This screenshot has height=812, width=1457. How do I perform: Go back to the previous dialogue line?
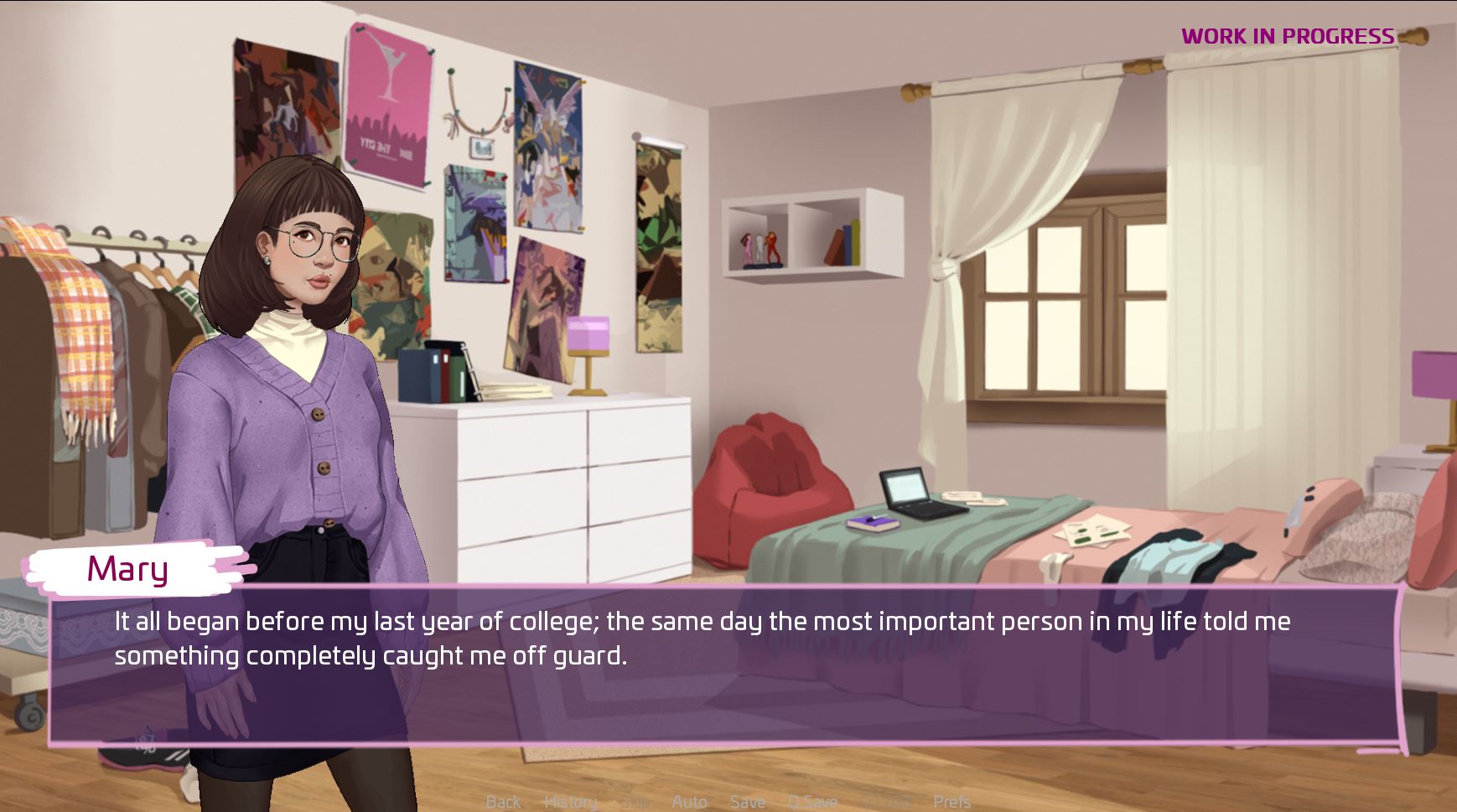[503, 802]
